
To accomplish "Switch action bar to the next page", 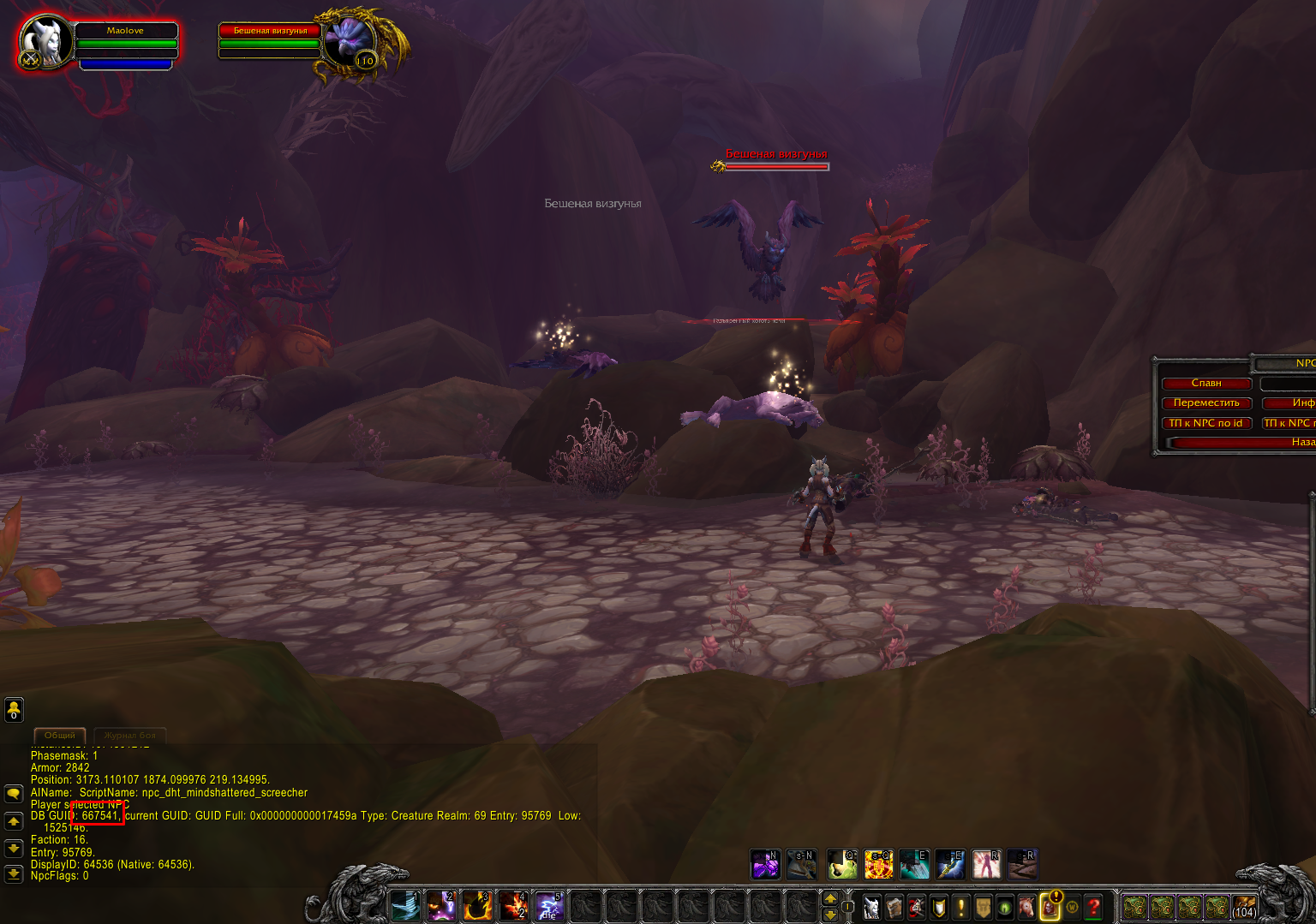I will pos(829,898).
